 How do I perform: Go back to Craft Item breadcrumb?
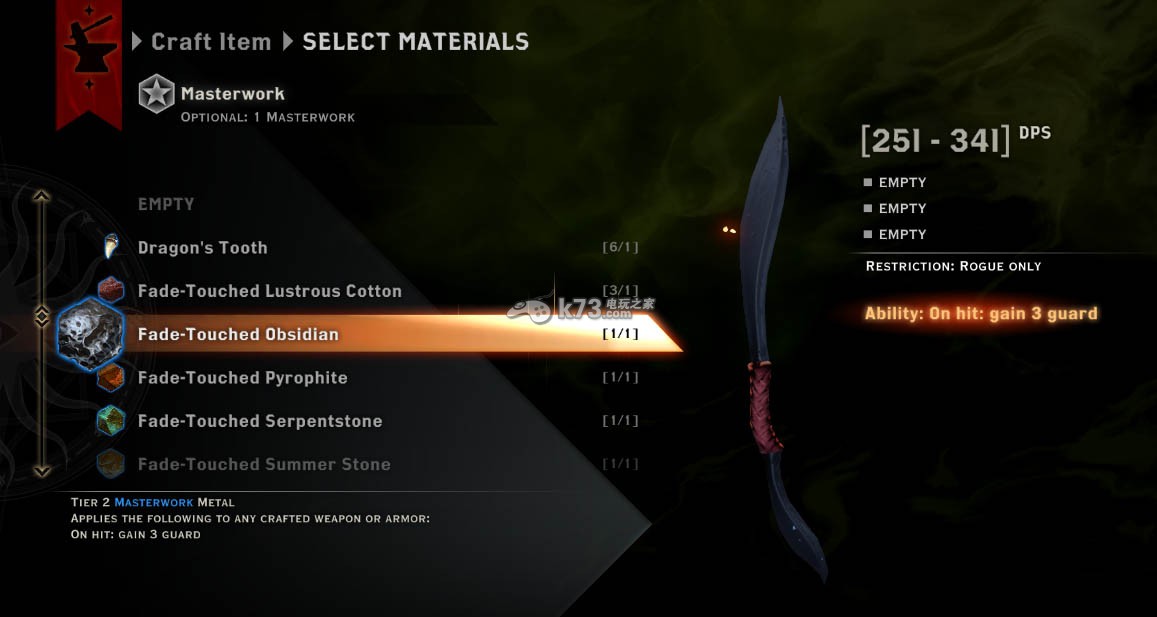[210, 42]
